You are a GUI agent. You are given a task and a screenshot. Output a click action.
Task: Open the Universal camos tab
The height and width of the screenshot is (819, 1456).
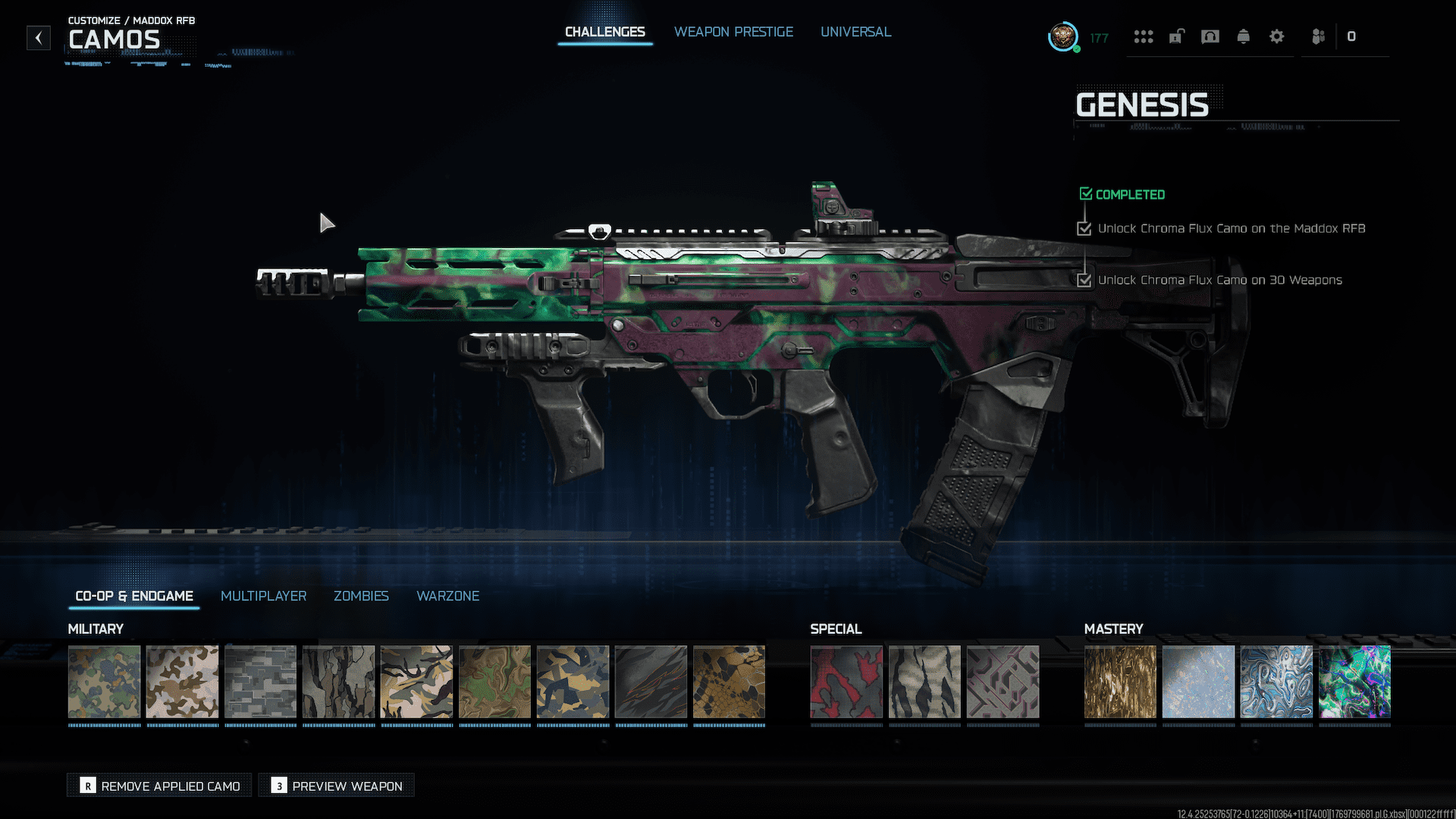[x=855, y=32]
